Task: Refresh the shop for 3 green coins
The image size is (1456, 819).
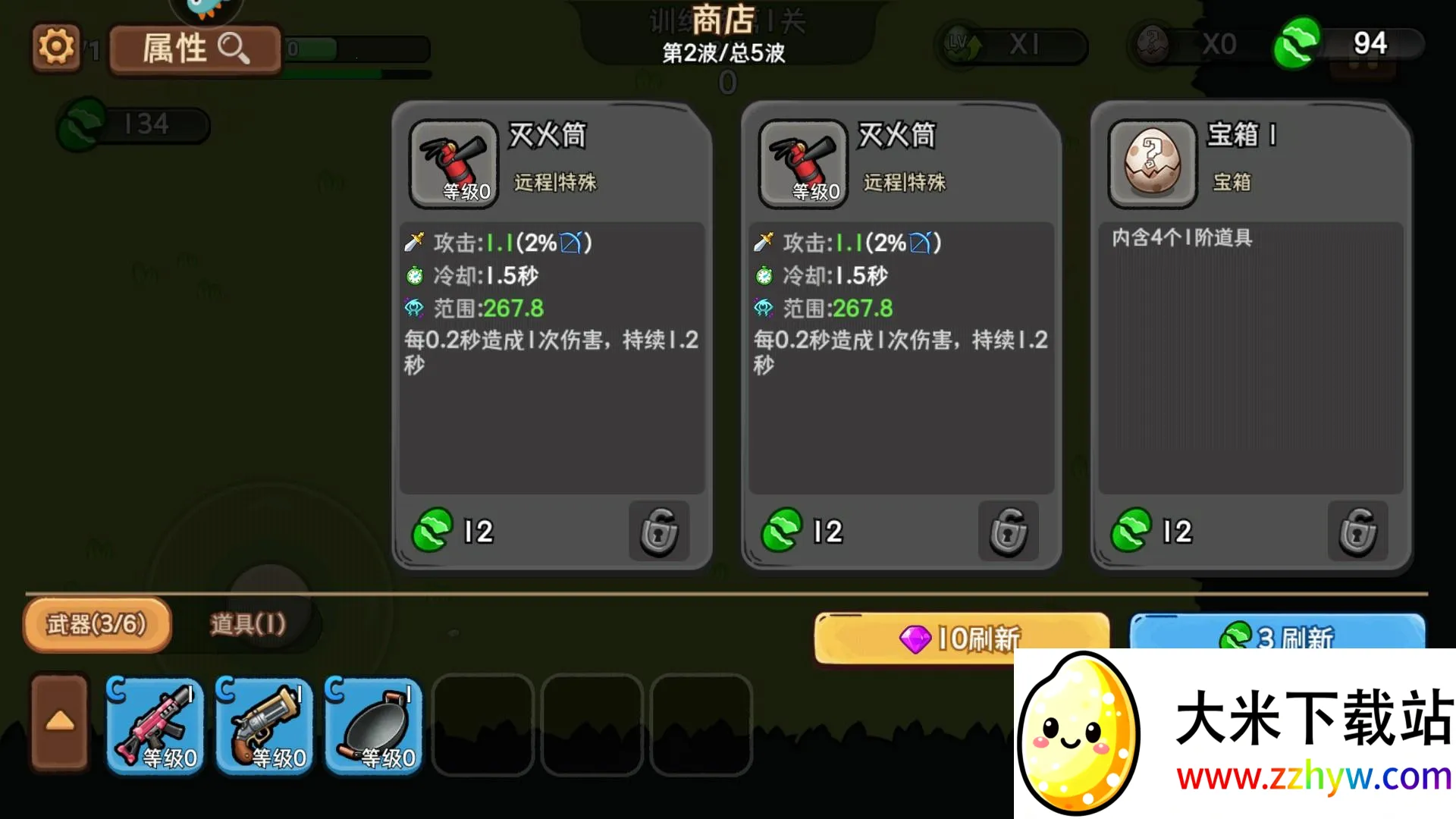Action: (1277, 632)
